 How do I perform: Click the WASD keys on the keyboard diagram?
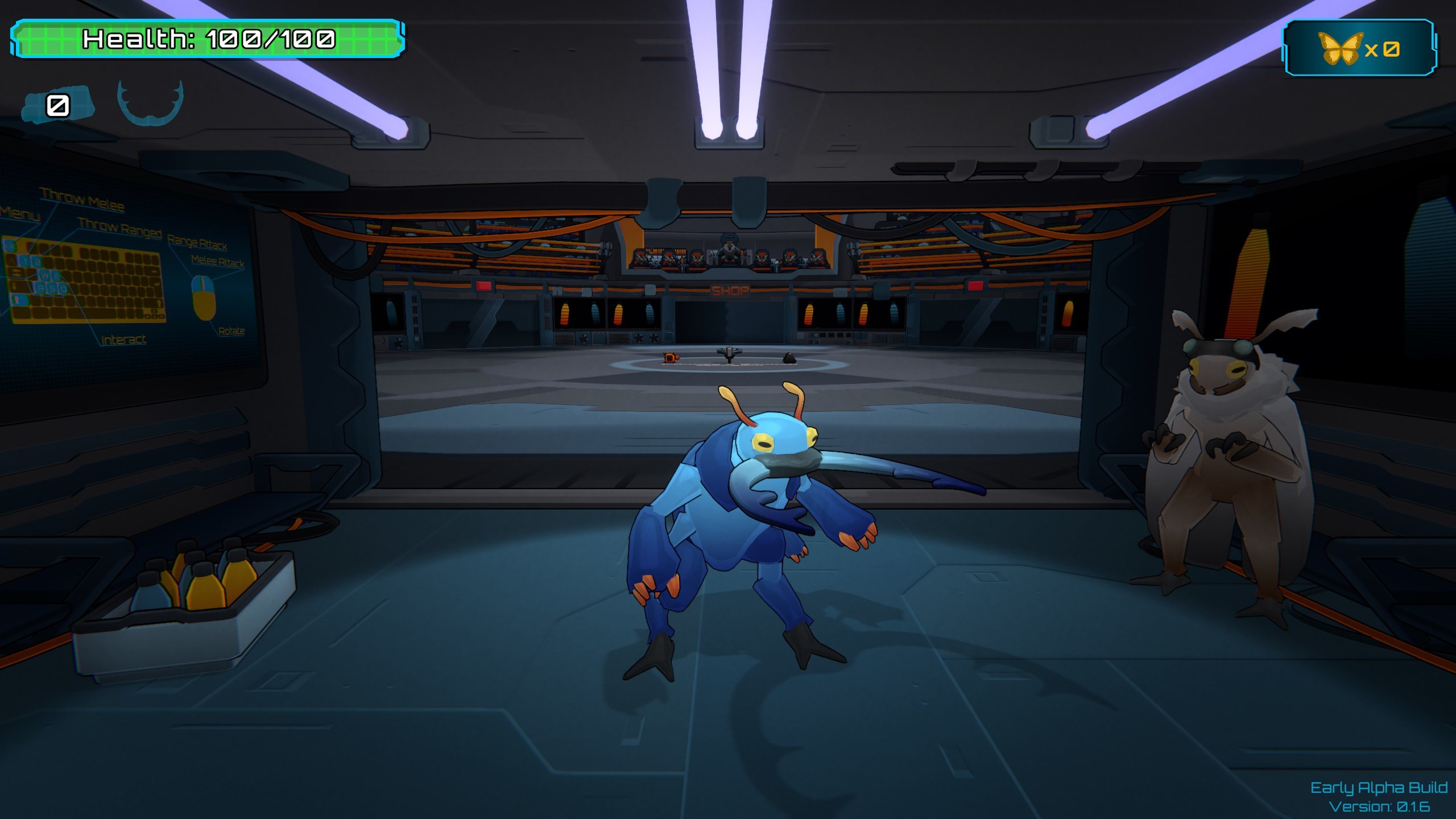[x=50, y=282]
